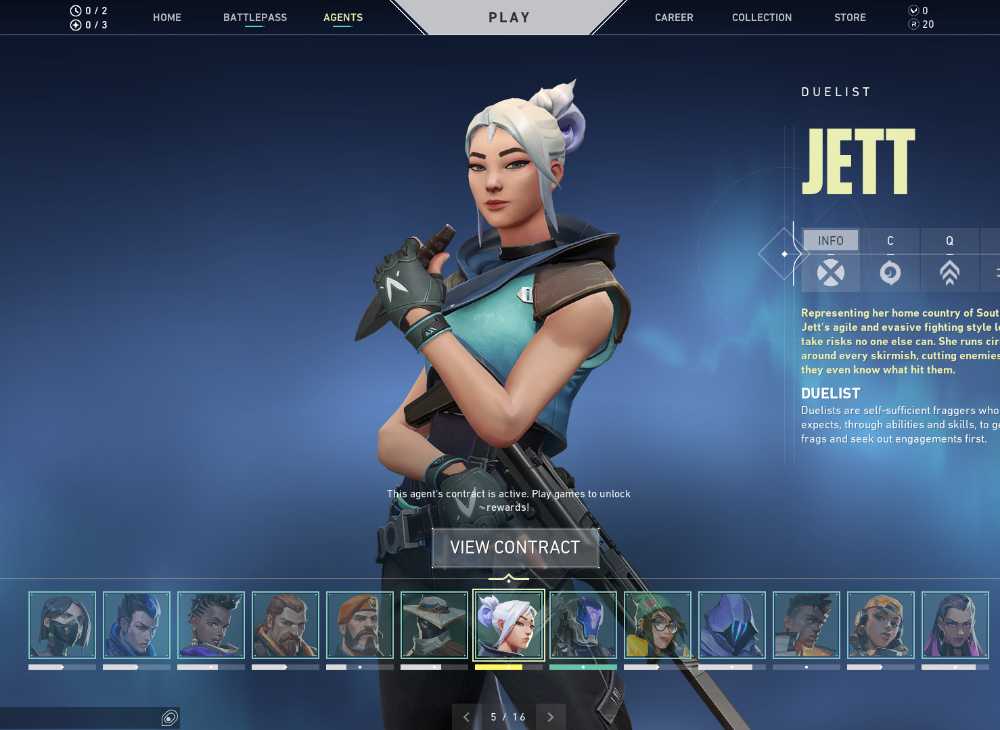The image size is (1000, 730).
Task: Choose the Viper agent portrait
Action: pyautogui.click(x=62, y=625)
